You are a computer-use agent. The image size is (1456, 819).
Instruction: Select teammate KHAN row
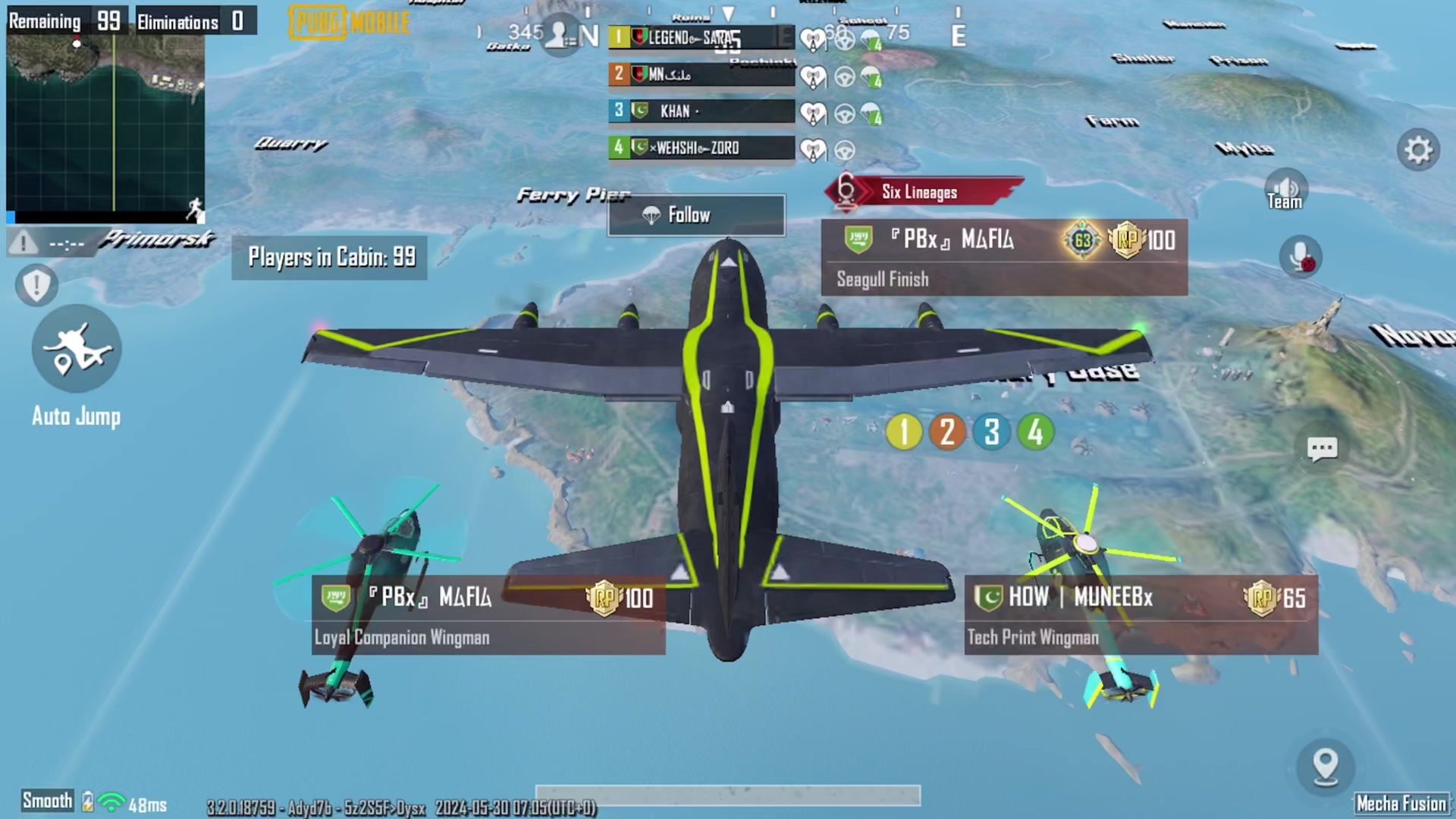pos(701,111)
